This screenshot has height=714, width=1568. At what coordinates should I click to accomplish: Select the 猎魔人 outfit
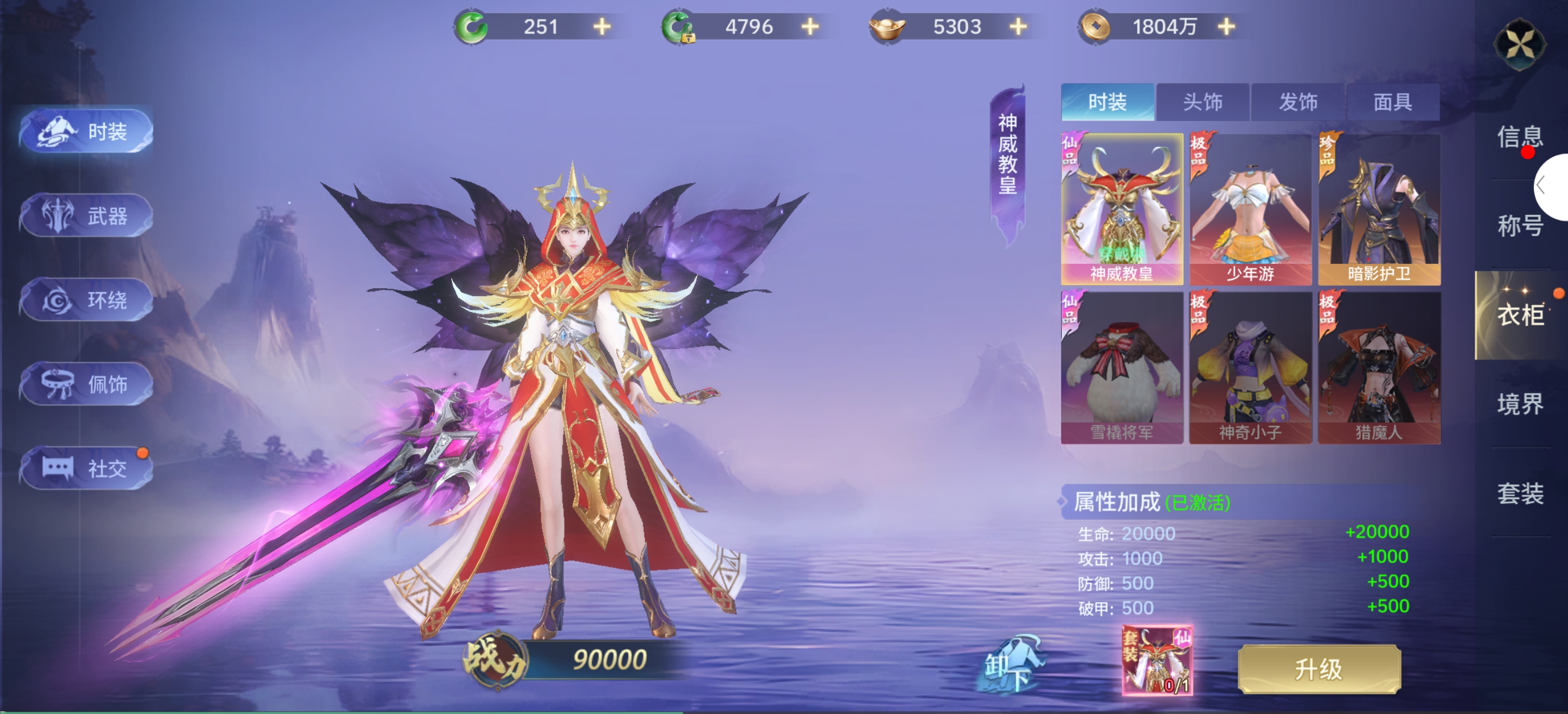click(x=1379, y=367)
